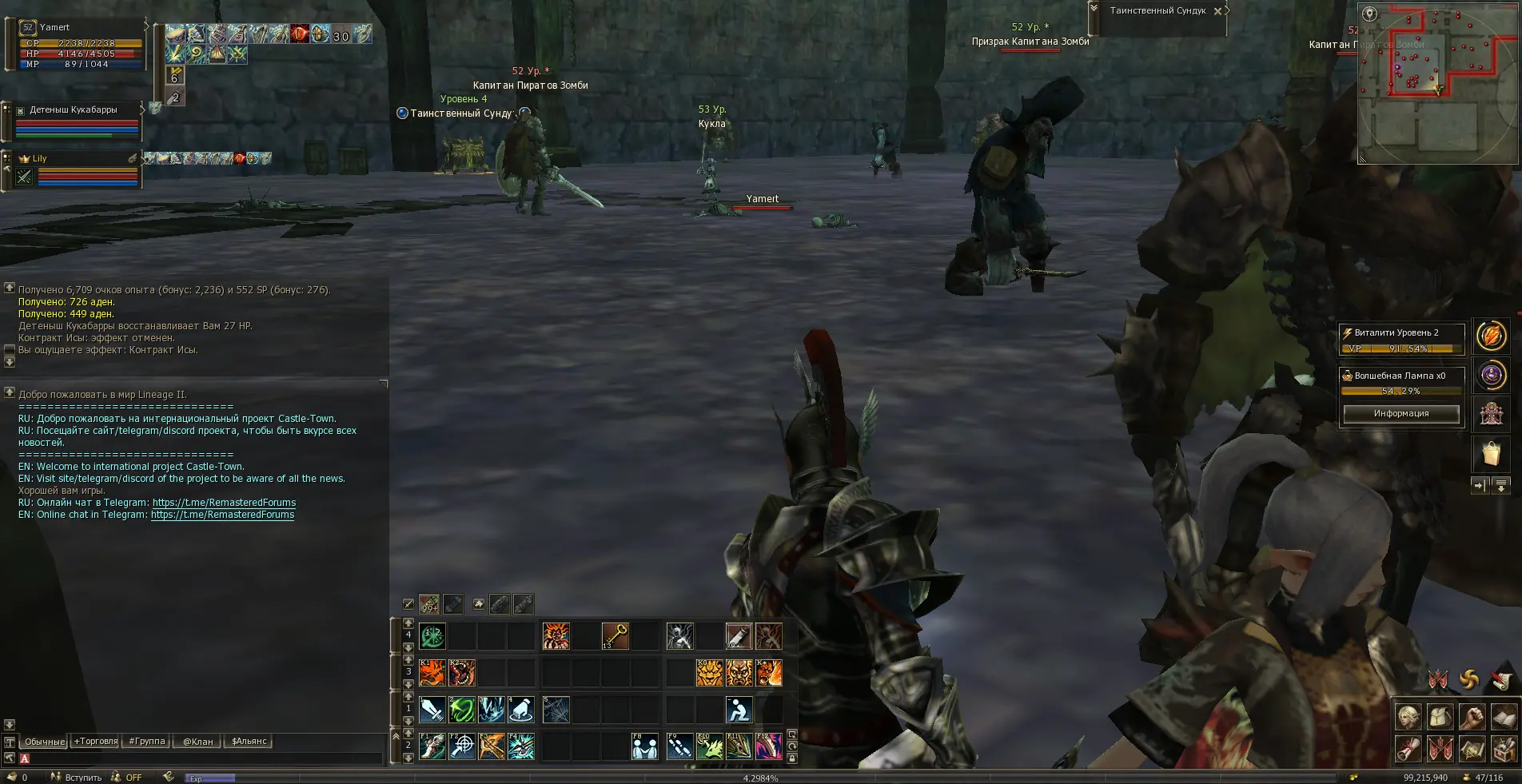Activate the F2 crosshair target skill
The height and width of the screenshot is (784, 1522).
click(x=462, y=746)
